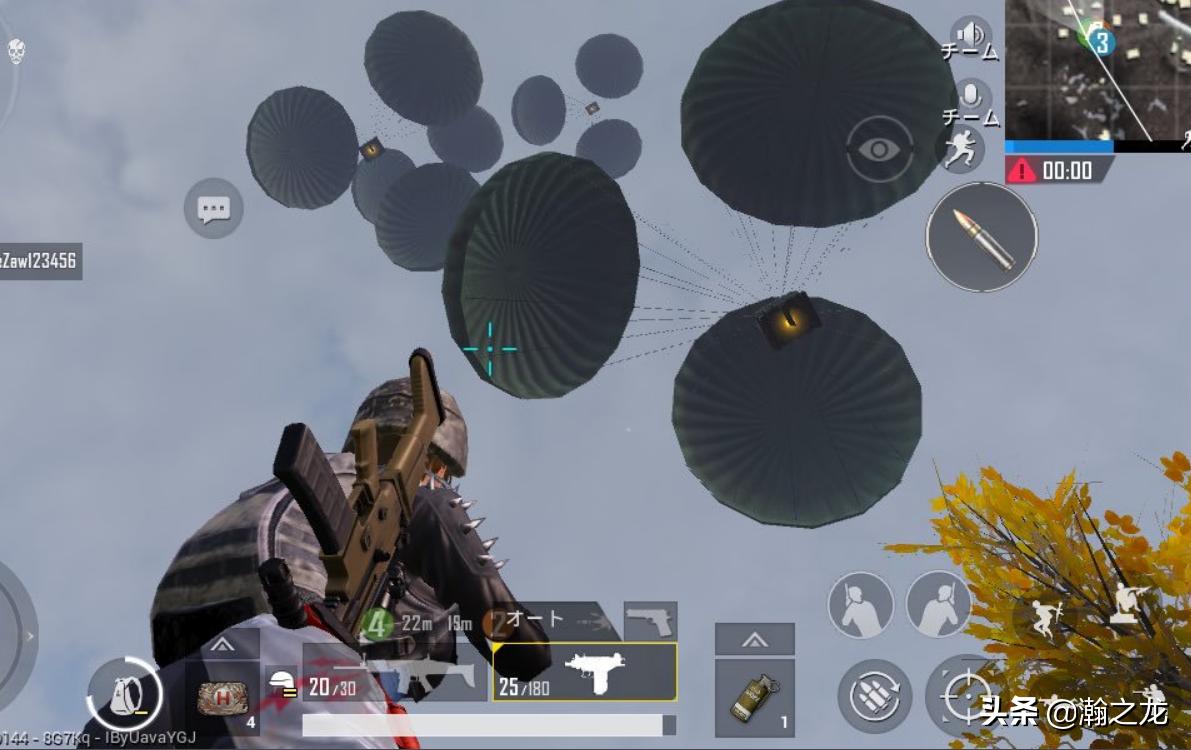Select the smoke grenade slot

point(755,697)
